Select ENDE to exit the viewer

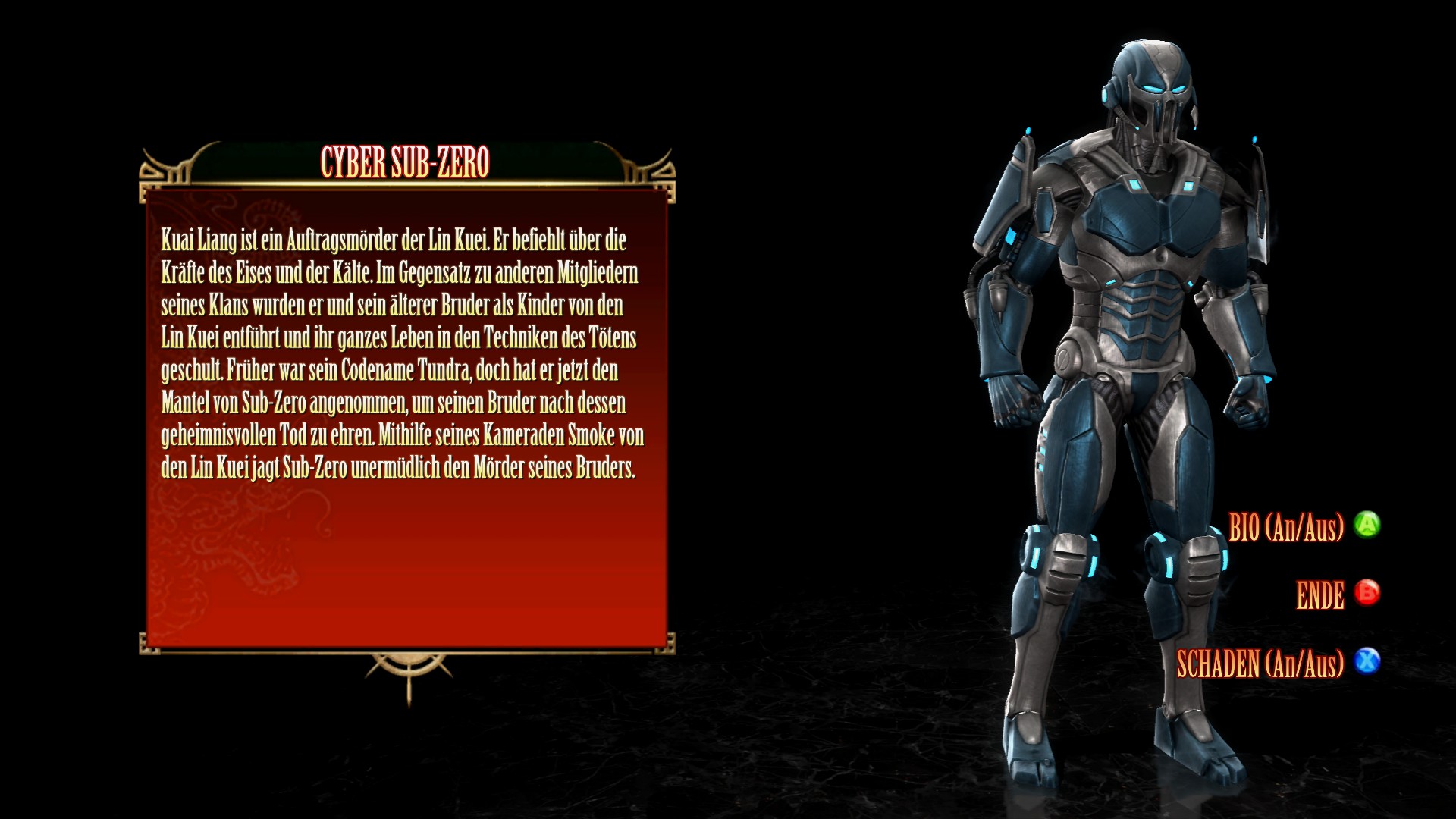(x=1320, y=595)
